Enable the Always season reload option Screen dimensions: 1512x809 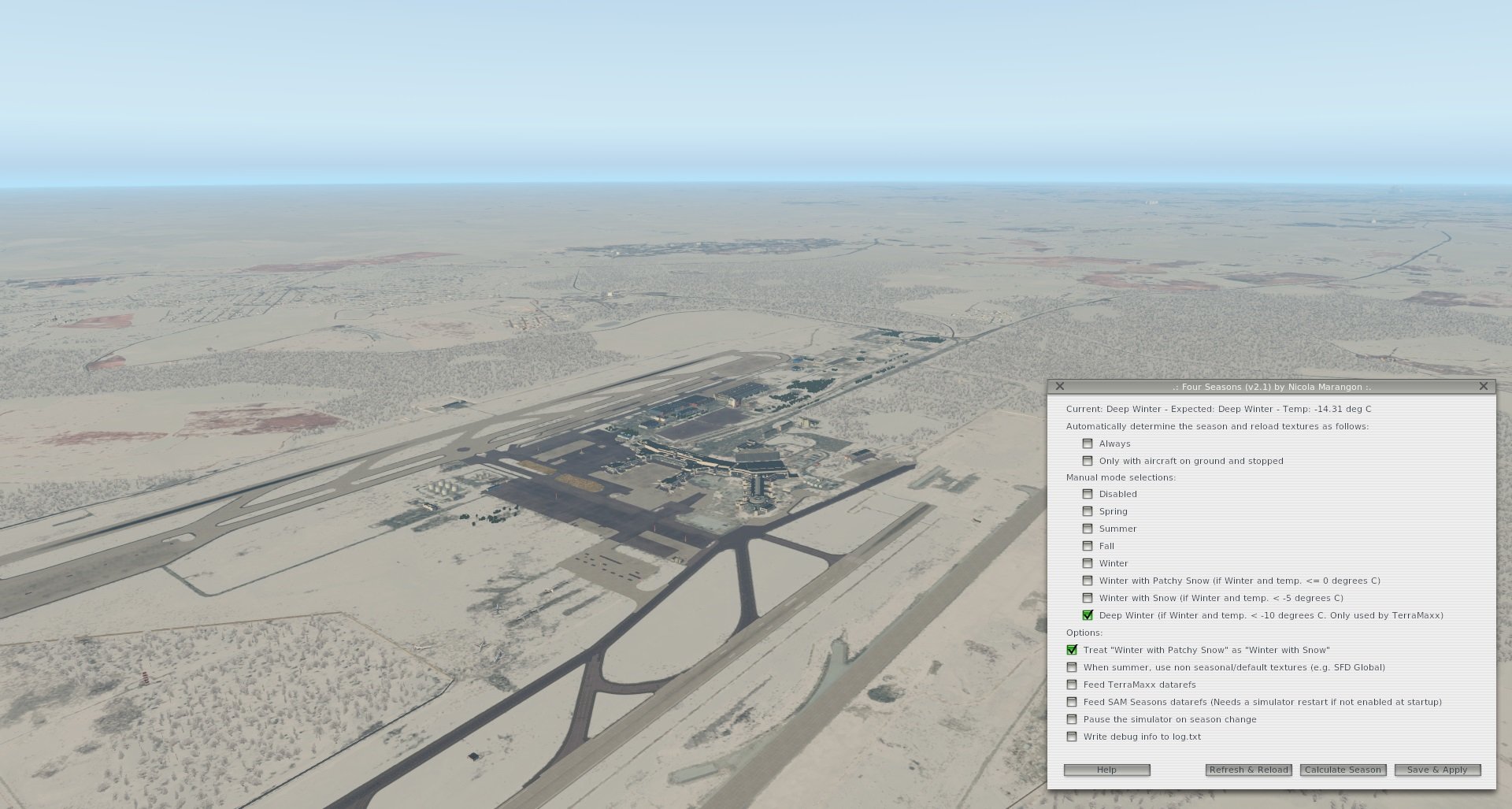point(1088,443)
